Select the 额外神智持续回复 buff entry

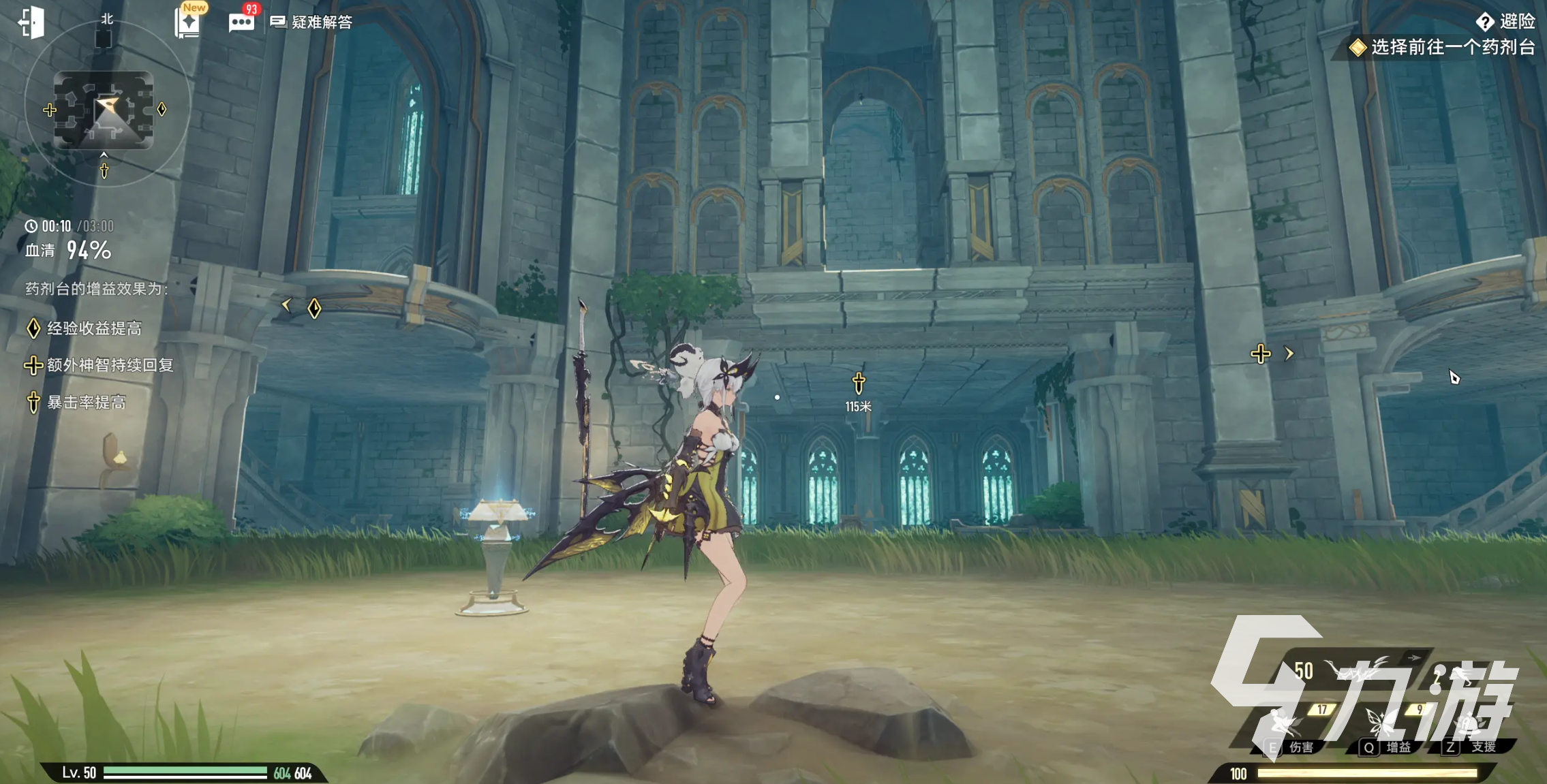[99, 365]
